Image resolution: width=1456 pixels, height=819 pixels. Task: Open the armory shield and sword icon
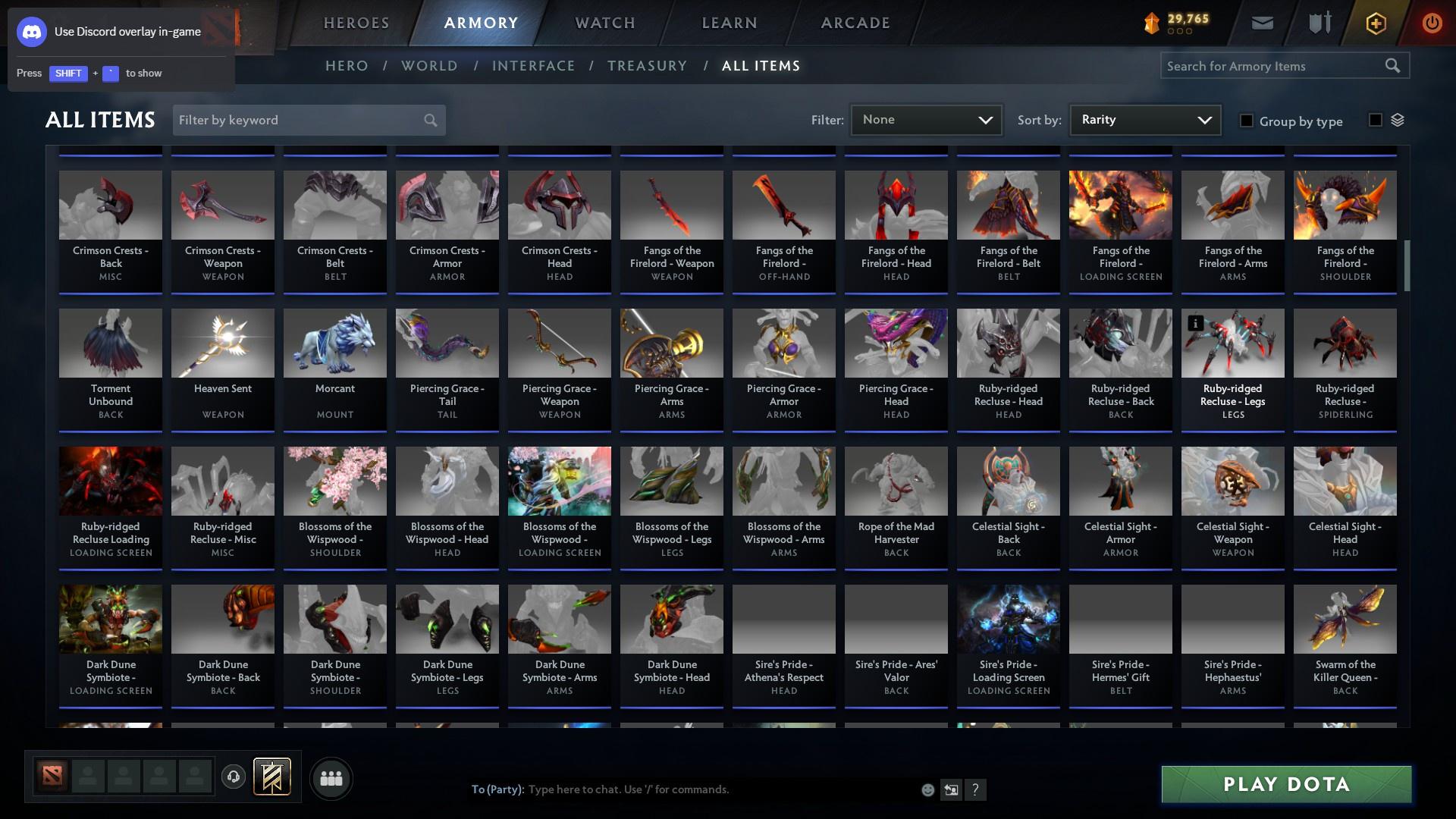(x=1318, y=23)
